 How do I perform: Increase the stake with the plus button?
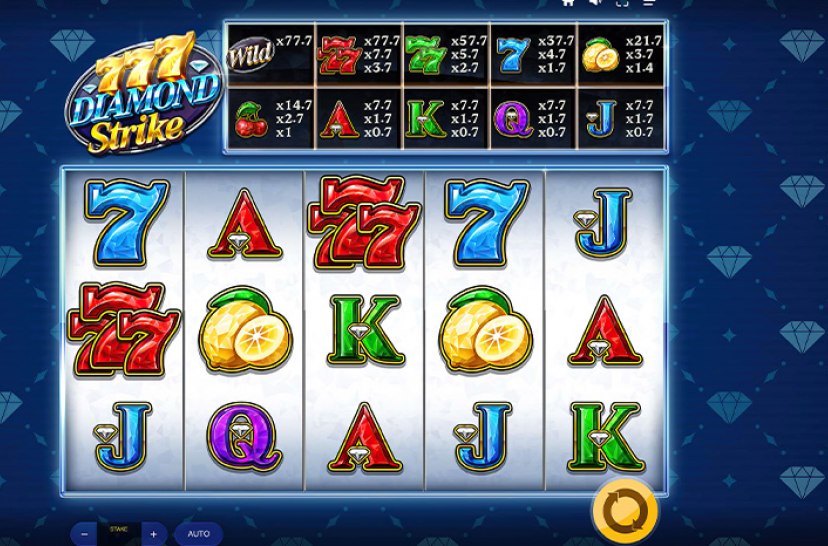(x=153, y=534)
